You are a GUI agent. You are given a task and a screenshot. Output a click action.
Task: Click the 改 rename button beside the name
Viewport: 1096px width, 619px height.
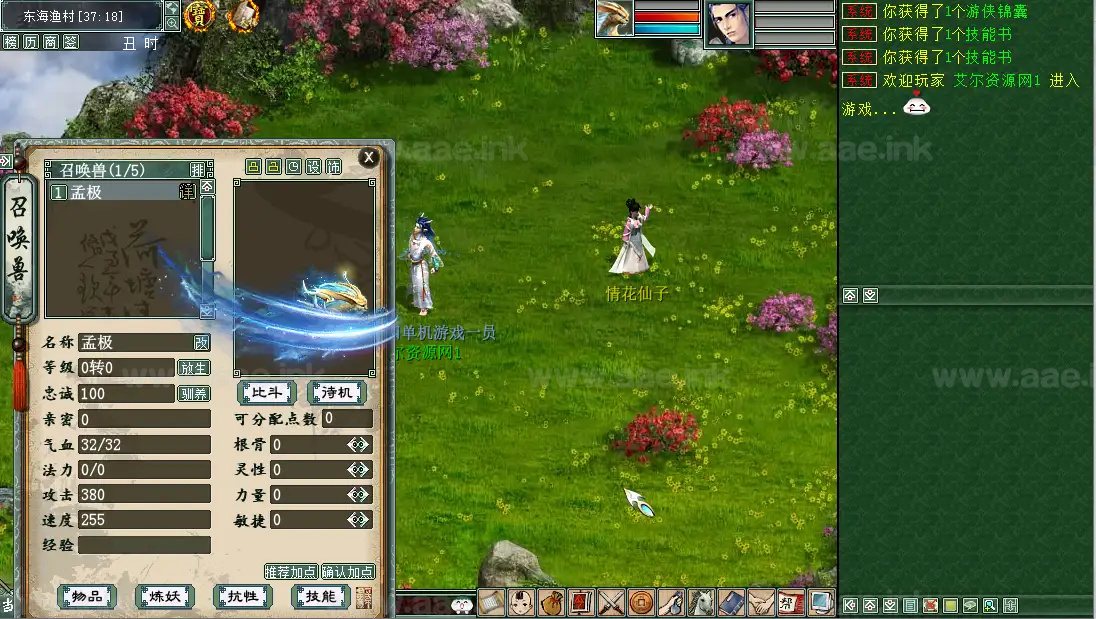(x=202, y=342)
